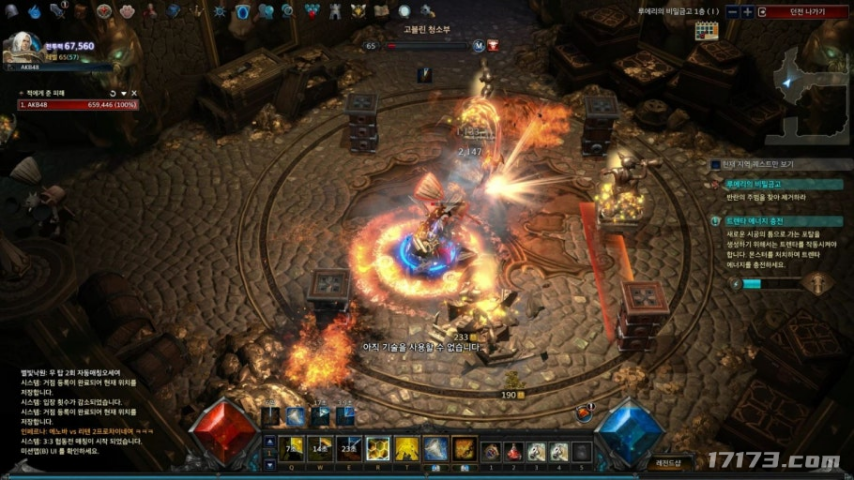Viewport: 854px width, 480px height.
Task: Click the M badge beside the enemy health bar
Action: tap(478, 46)
